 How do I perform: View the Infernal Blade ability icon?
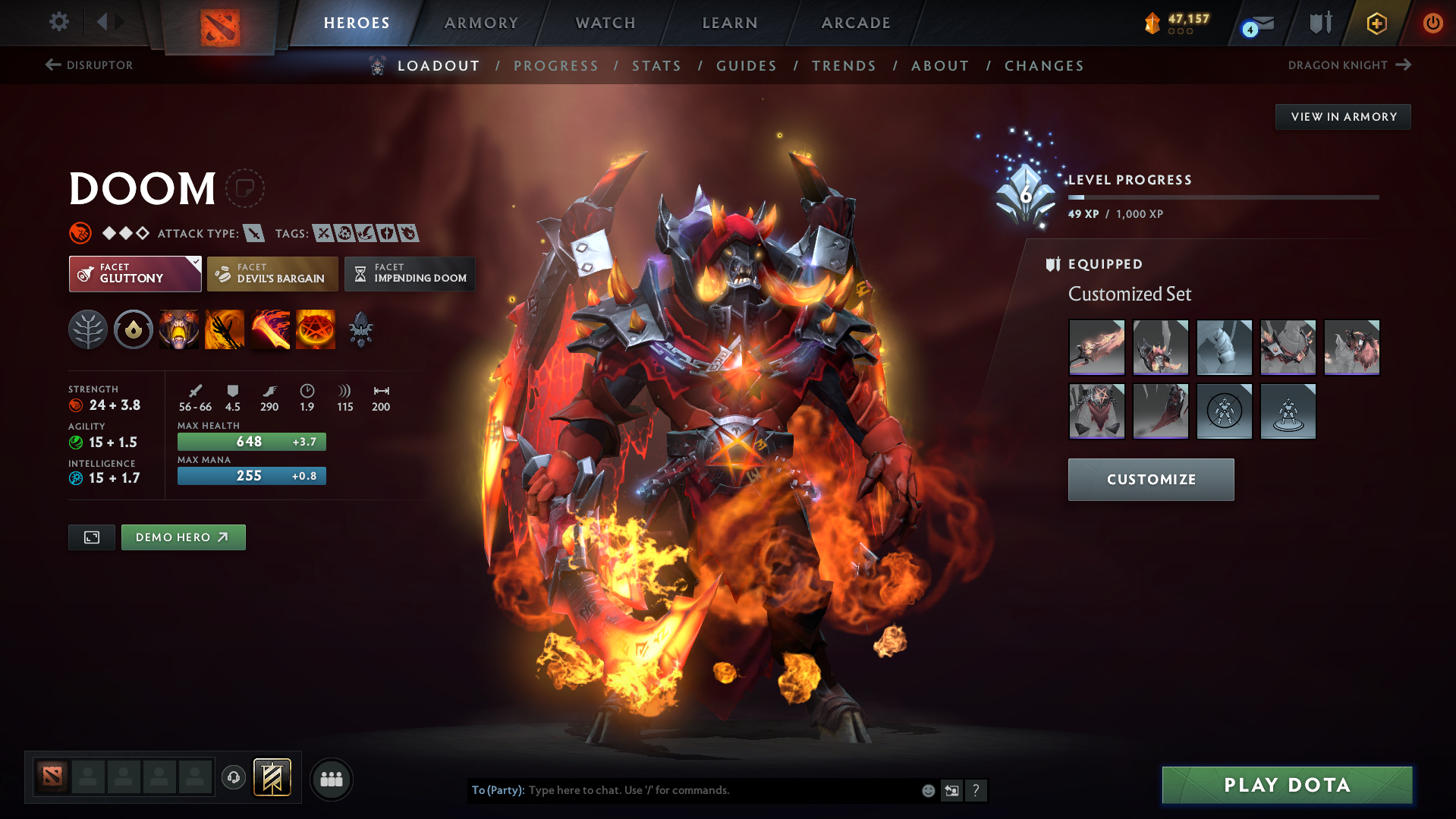coord(270,329)
